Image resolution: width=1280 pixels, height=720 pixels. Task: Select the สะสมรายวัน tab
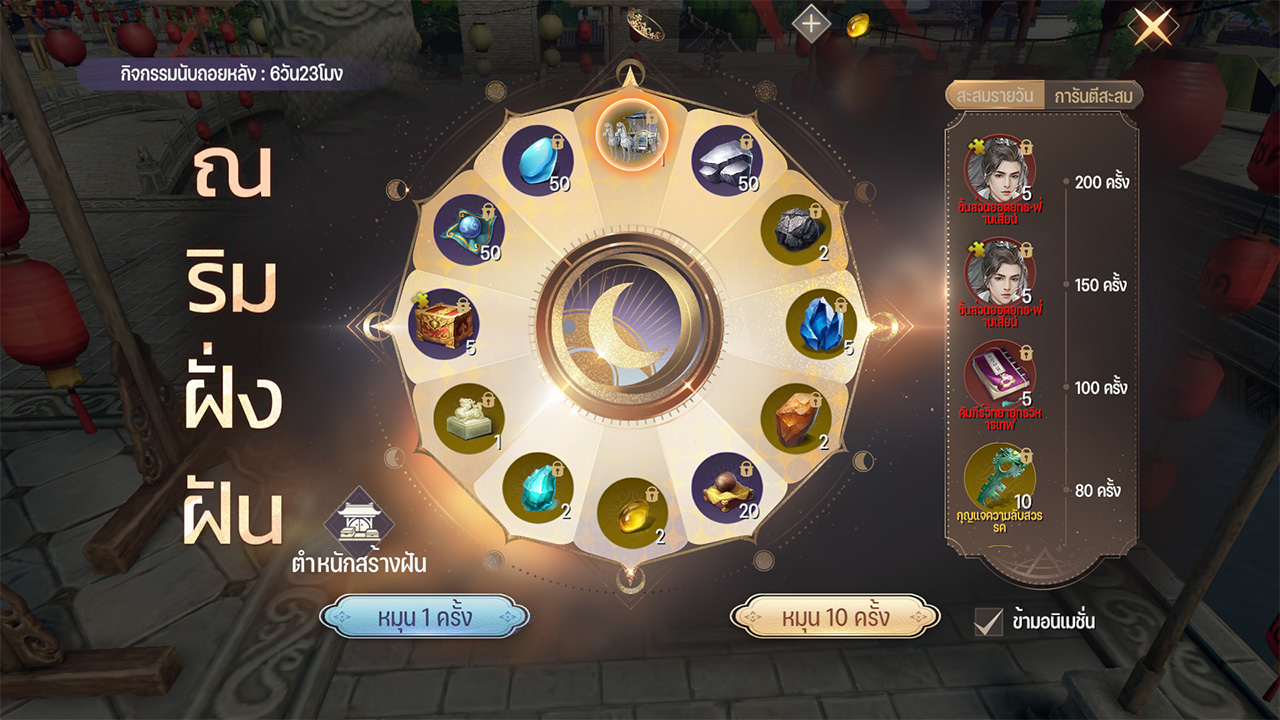pyautogui.click(x=995, y=96)
